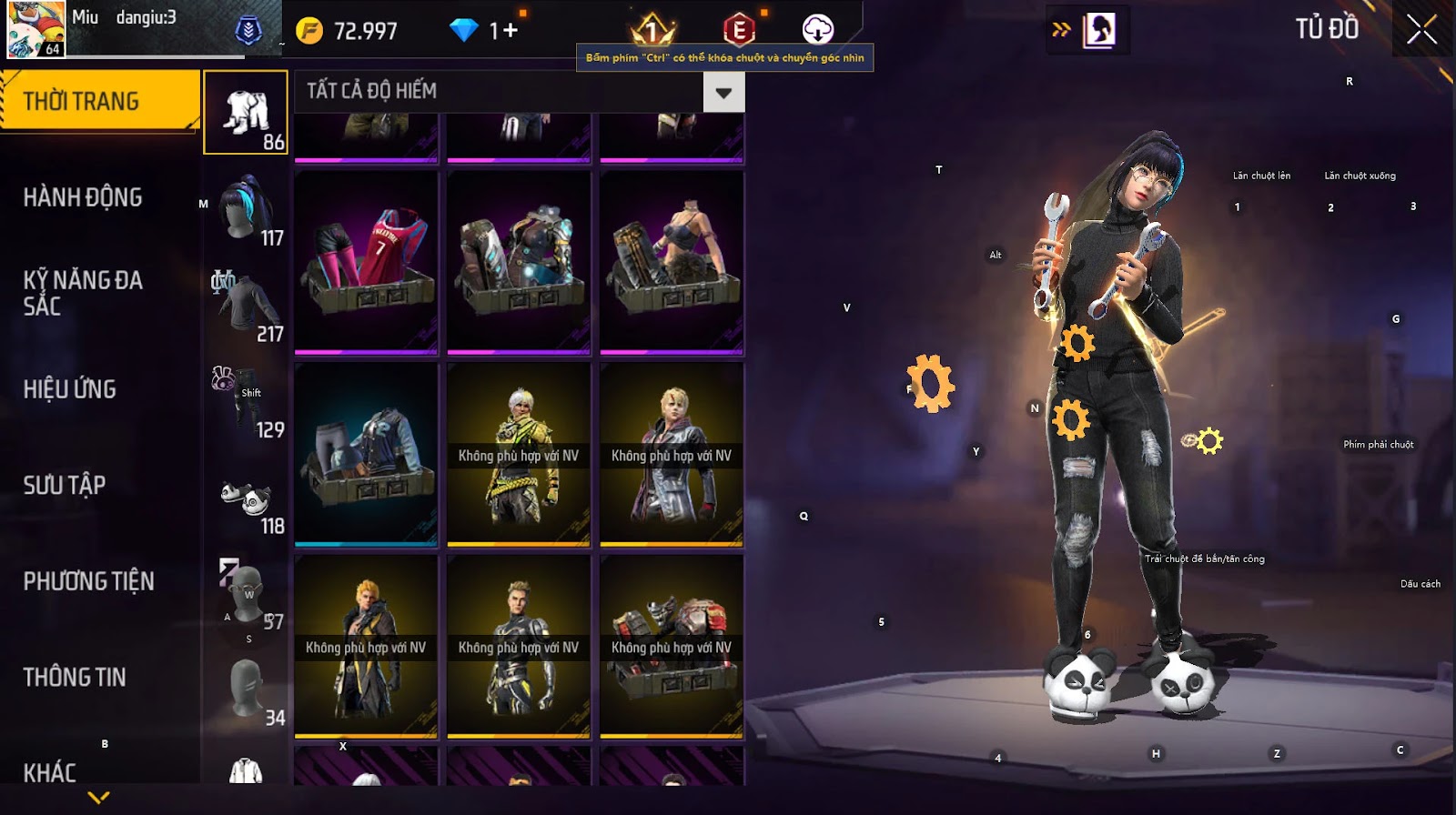Select the Hiệu Ứng tab
1456x815 pixels.
[x=70, y=389]
